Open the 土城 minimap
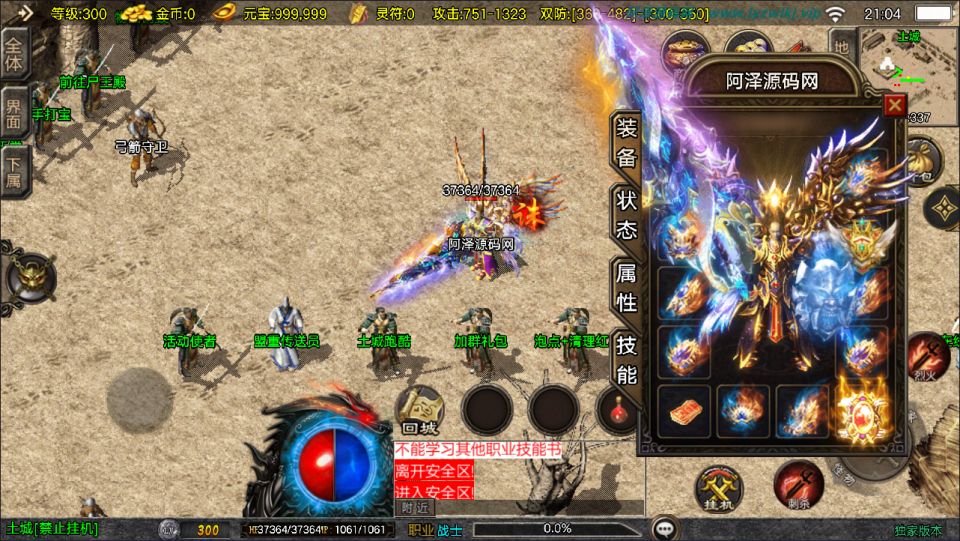The height and width of the screenshot is (541, 960). 894,62
